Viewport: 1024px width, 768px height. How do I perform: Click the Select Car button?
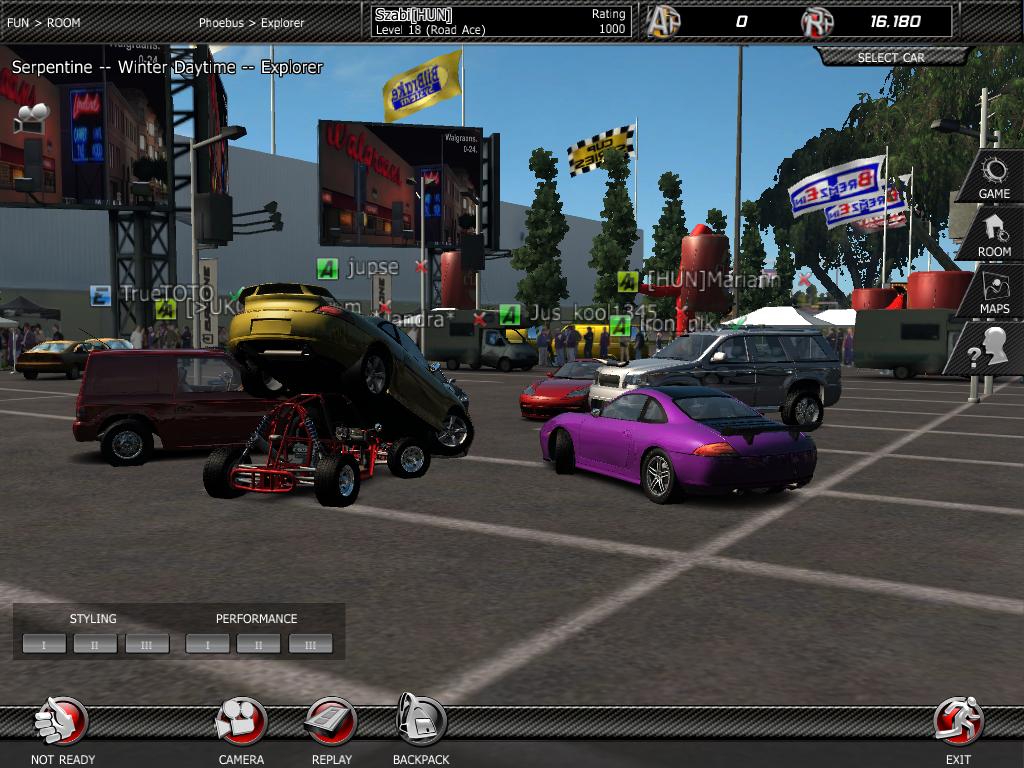click(x=891, y=57)
